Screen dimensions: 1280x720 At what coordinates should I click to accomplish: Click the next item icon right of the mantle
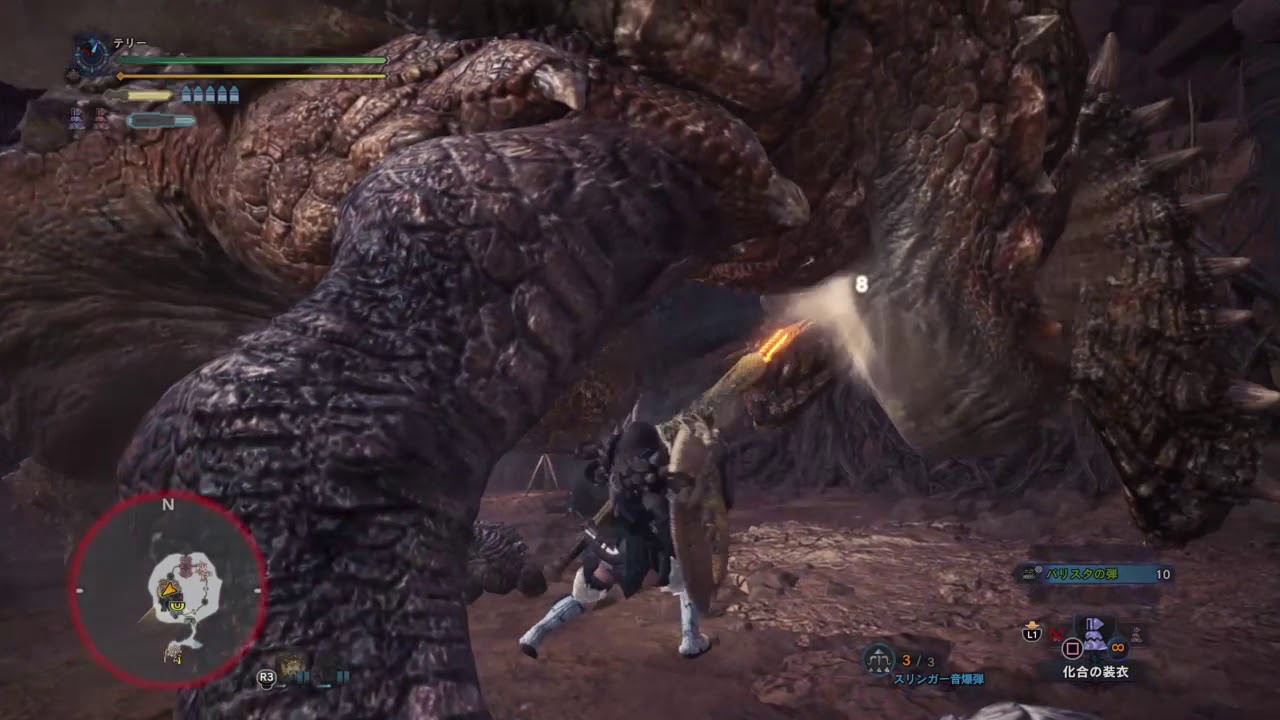coord(1134,633)
